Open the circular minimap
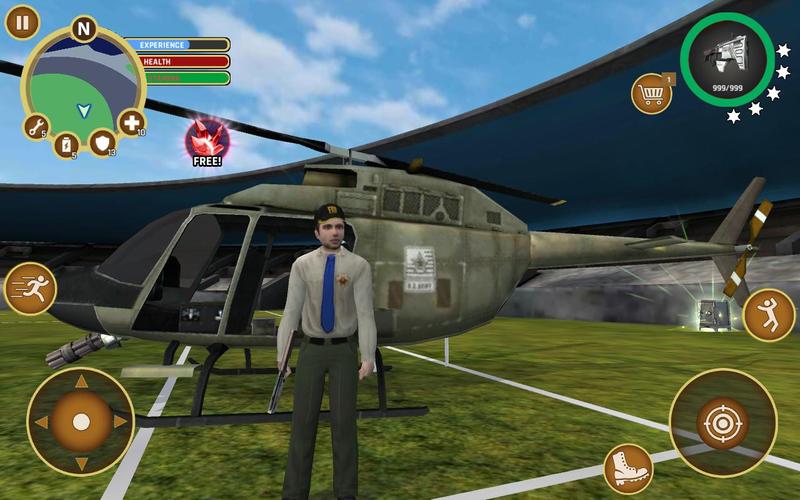Image resolution: width=800 pixels, height=500 pixels. pos(82,84)
